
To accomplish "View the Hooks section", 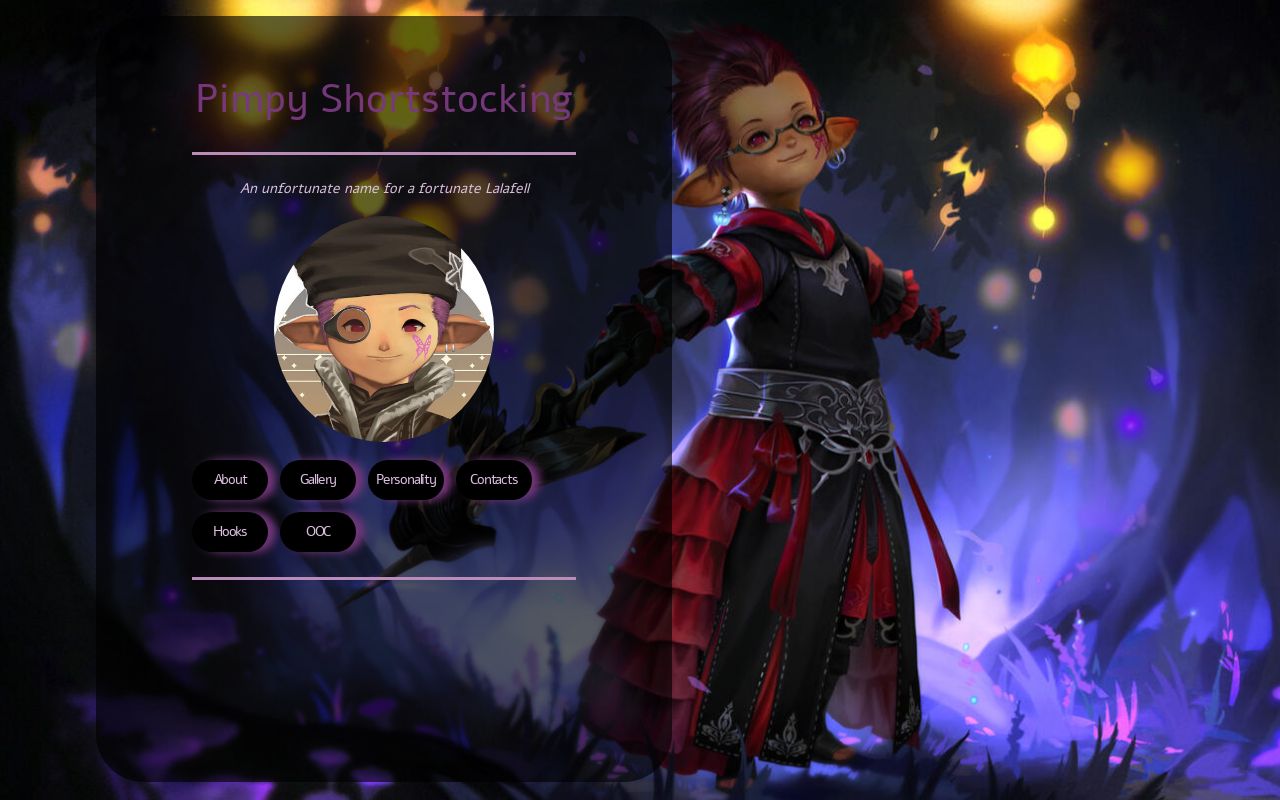I will point(230,532).
